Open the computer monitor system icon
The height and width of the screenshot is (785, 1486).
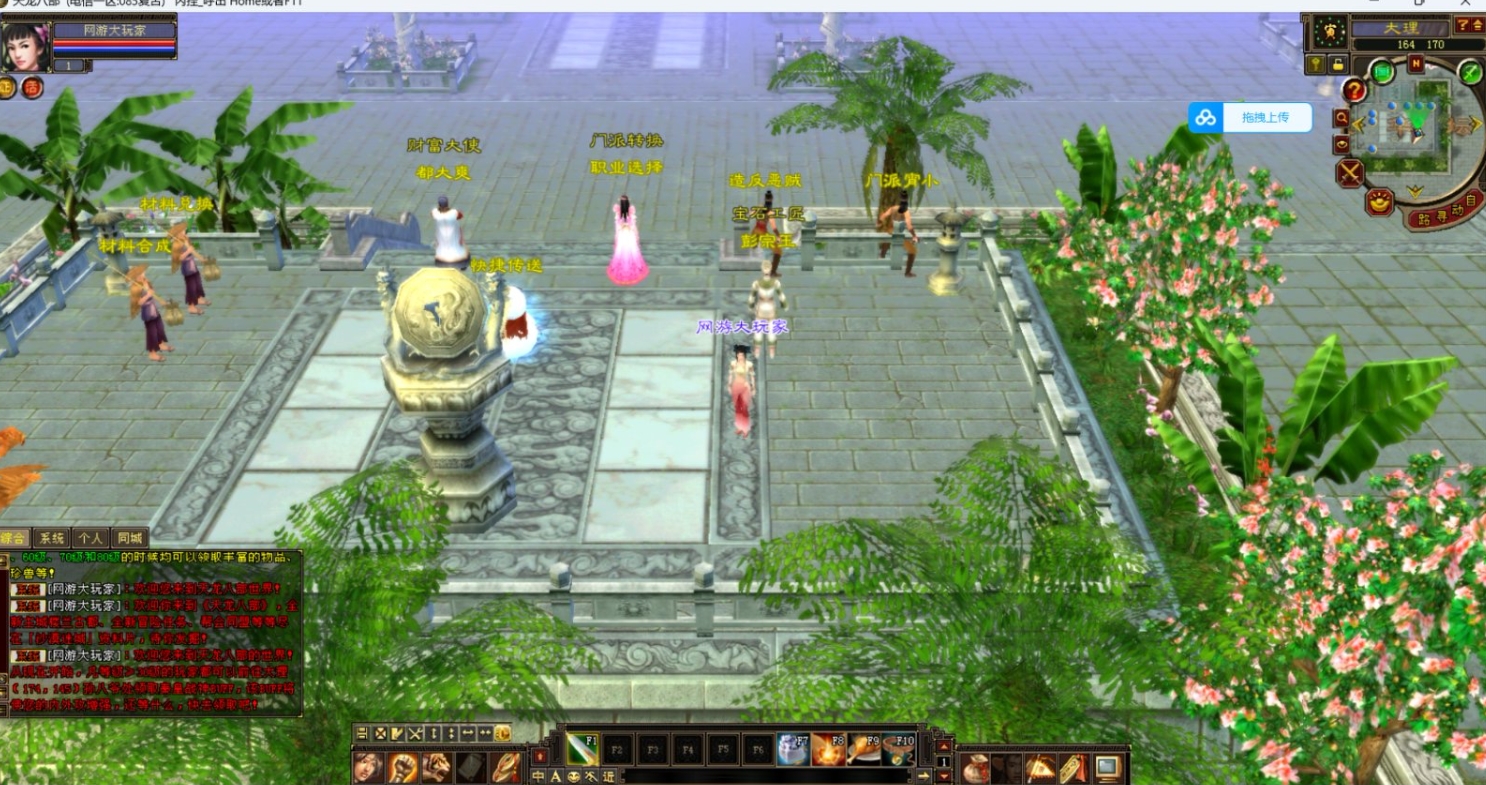(1108, 768)
